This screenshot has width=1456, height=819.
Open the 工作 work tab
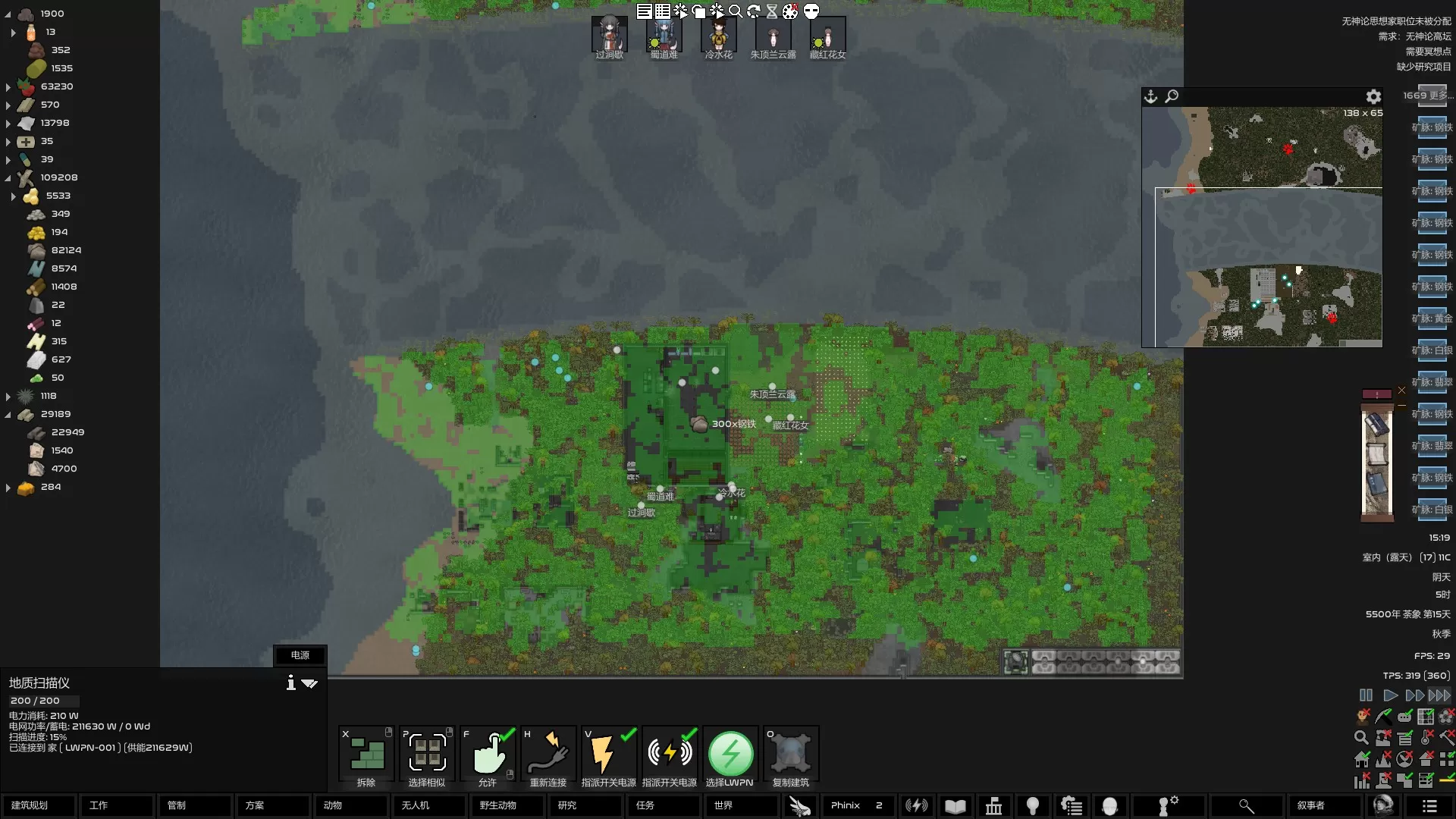point(116,805)
